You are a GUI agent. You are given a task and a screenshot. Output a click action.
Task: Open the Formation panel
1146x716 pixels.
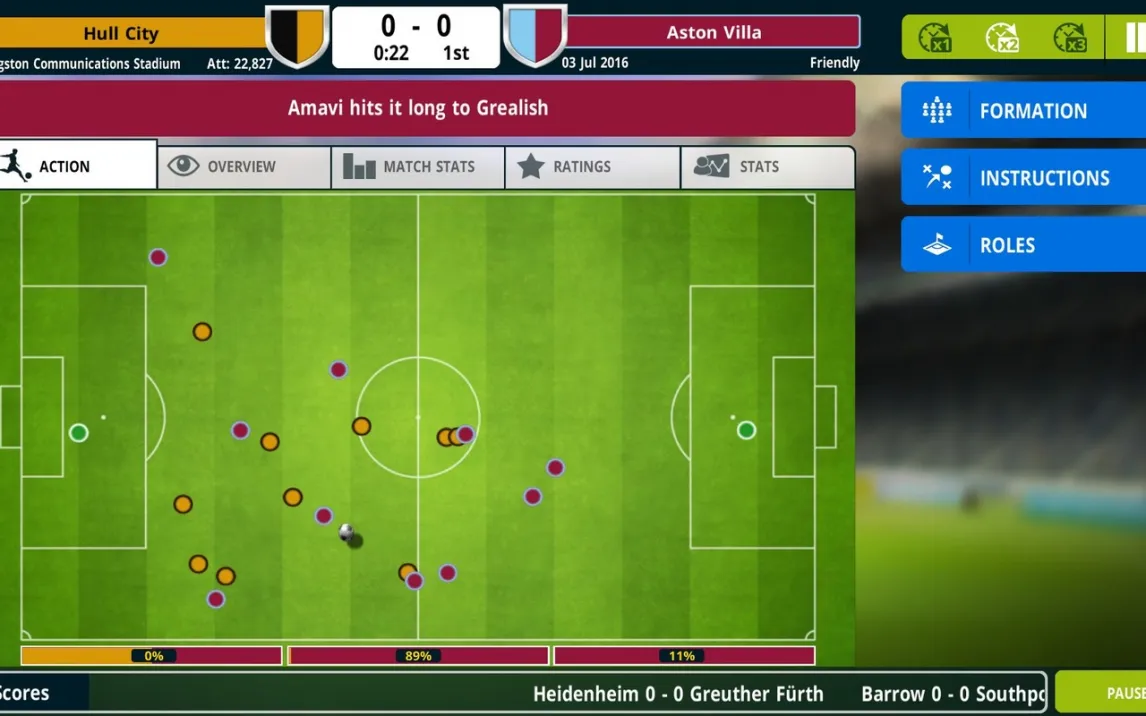(x=1023, y=111)
